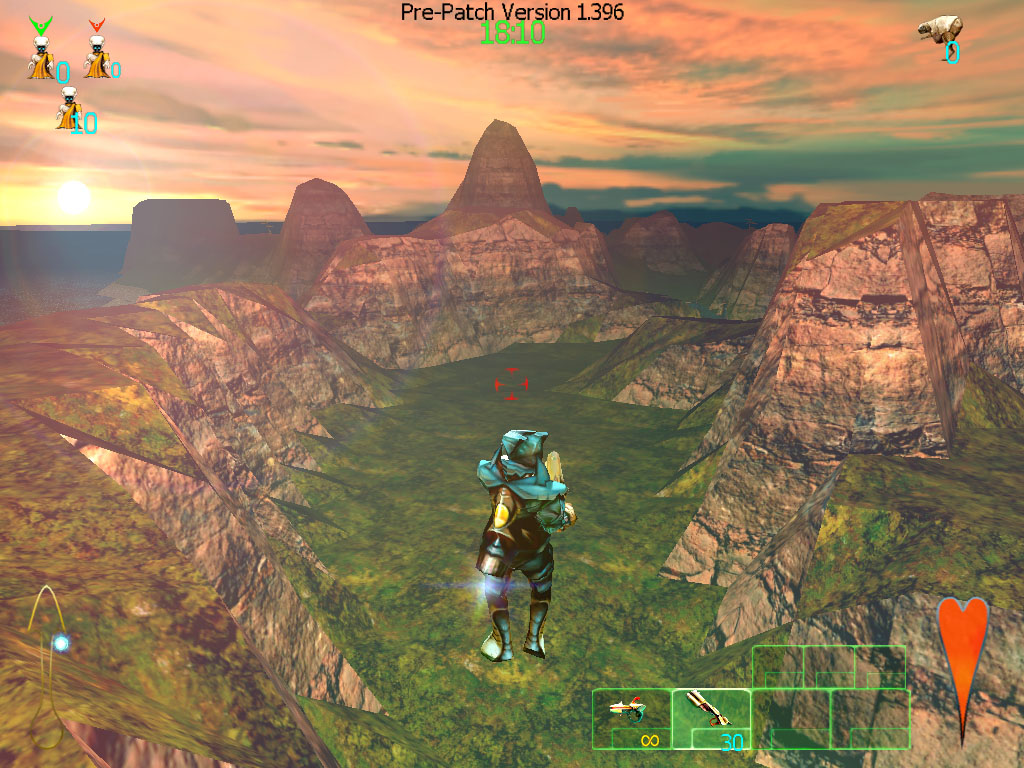The image size is (1024, 768).
Task: Click the lower Smartie icon showing 10
Action: (69, 109)
